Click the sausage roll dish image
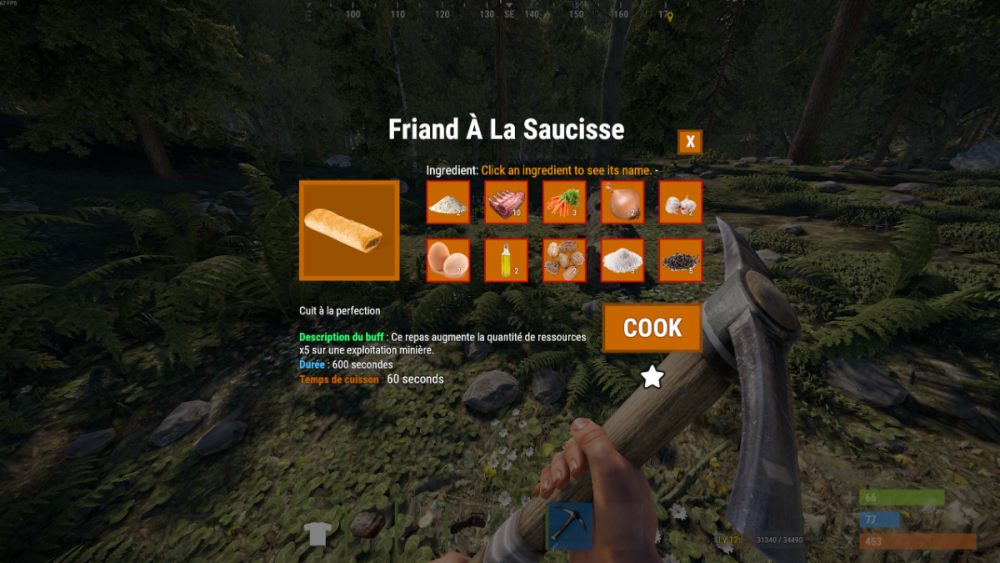 tap(349, 230)
